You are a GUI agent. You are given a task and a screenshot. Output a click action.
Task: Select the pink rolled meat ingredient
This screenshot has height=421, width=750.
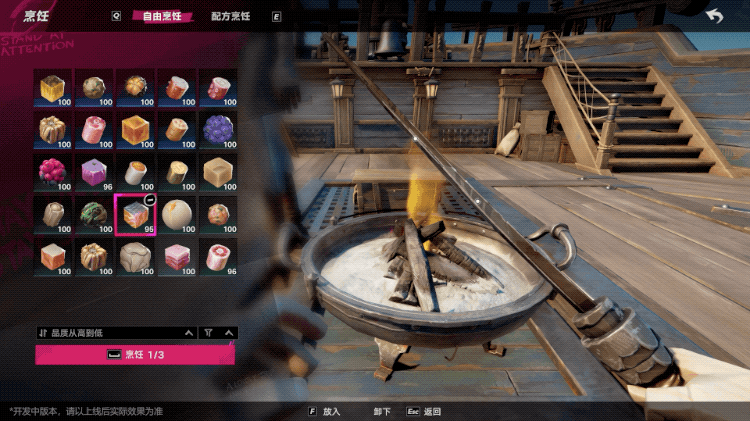(94, 130)
